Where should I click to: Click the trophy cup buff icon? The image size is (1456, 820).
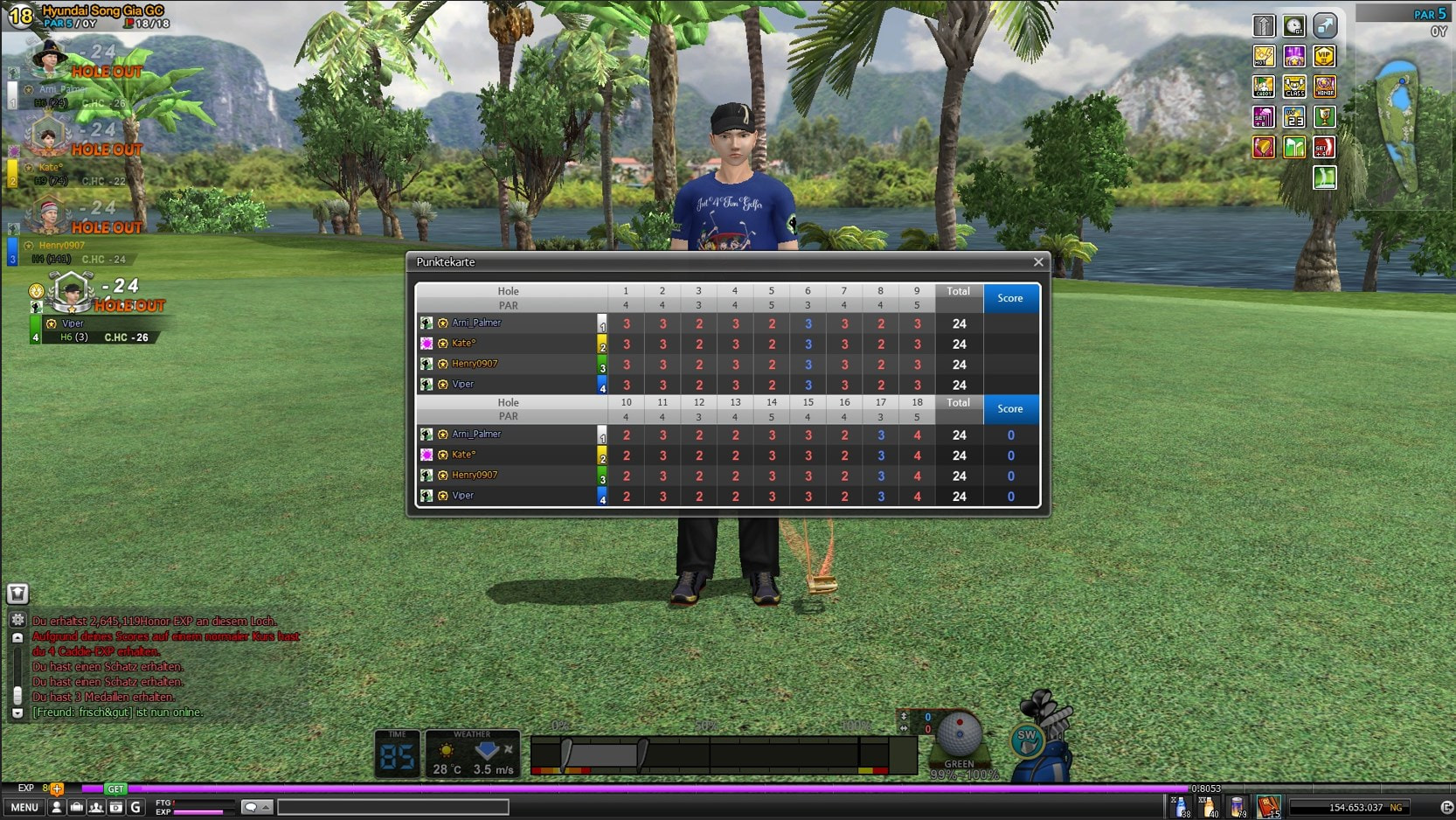[x=1324, y=117]
